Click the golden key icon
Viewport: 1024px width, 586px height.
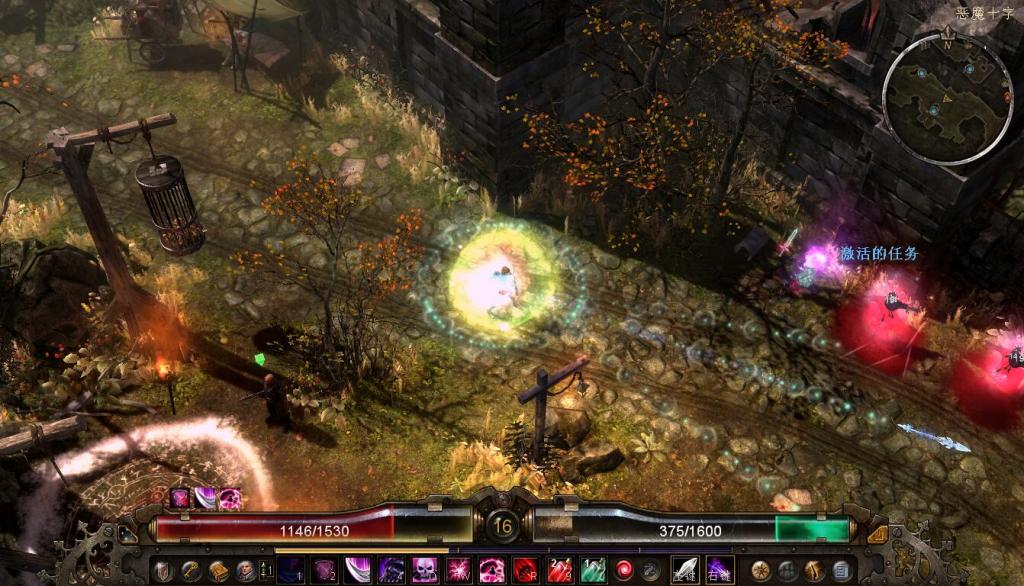click(191, 571)
